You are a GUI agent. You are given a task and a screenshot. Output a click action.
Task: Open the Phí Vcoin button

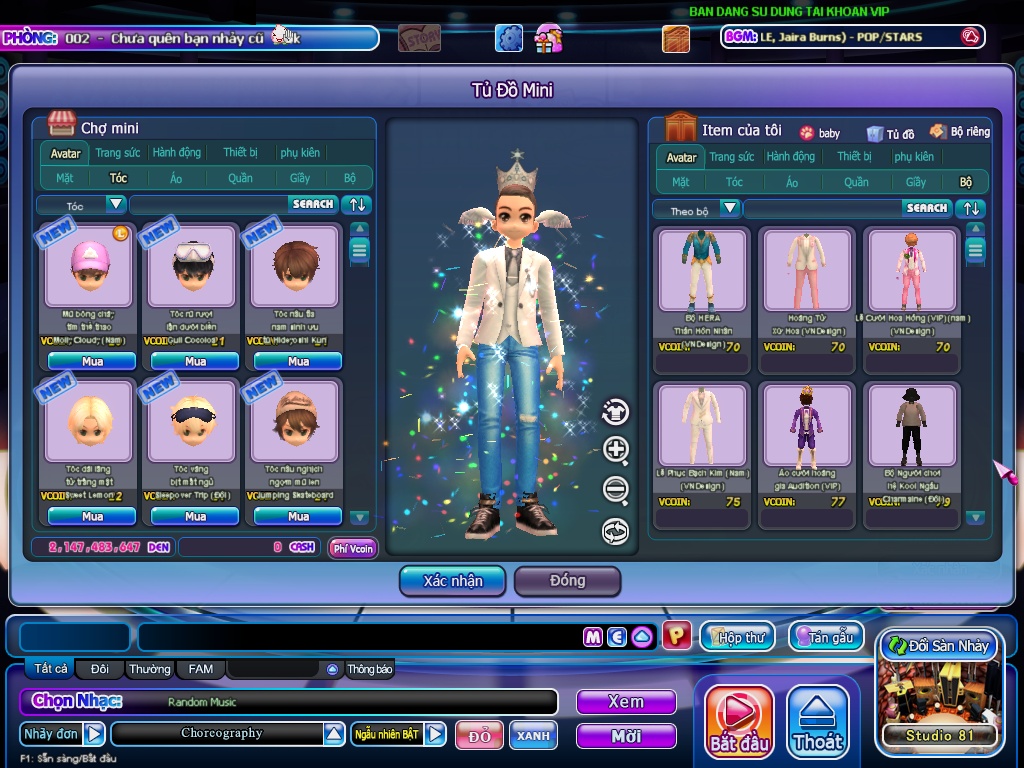tap(353, 548)
